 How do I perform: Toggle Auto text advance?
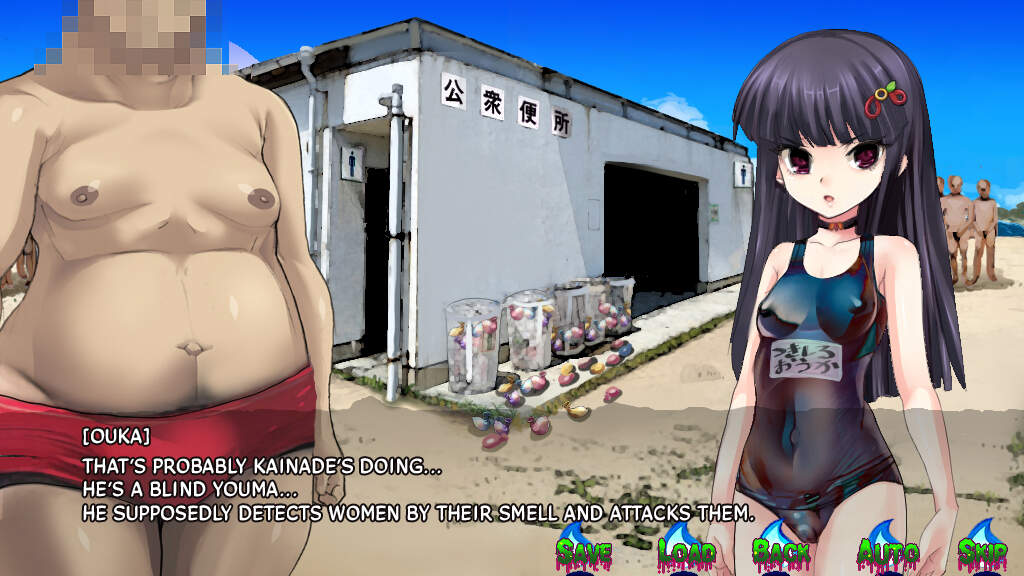(x=887, y=551)
